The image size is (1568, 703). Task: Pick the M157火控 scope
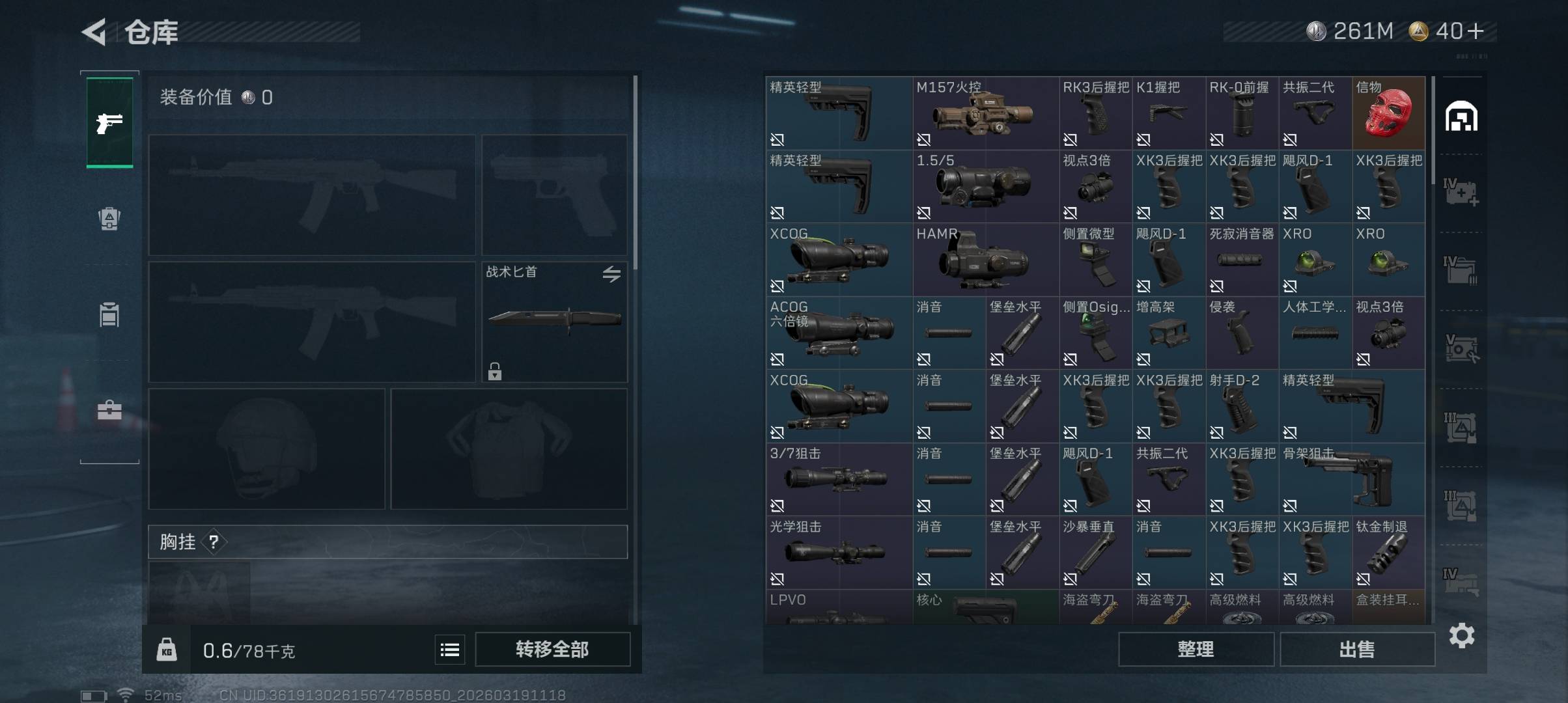(x=985, y=113)
